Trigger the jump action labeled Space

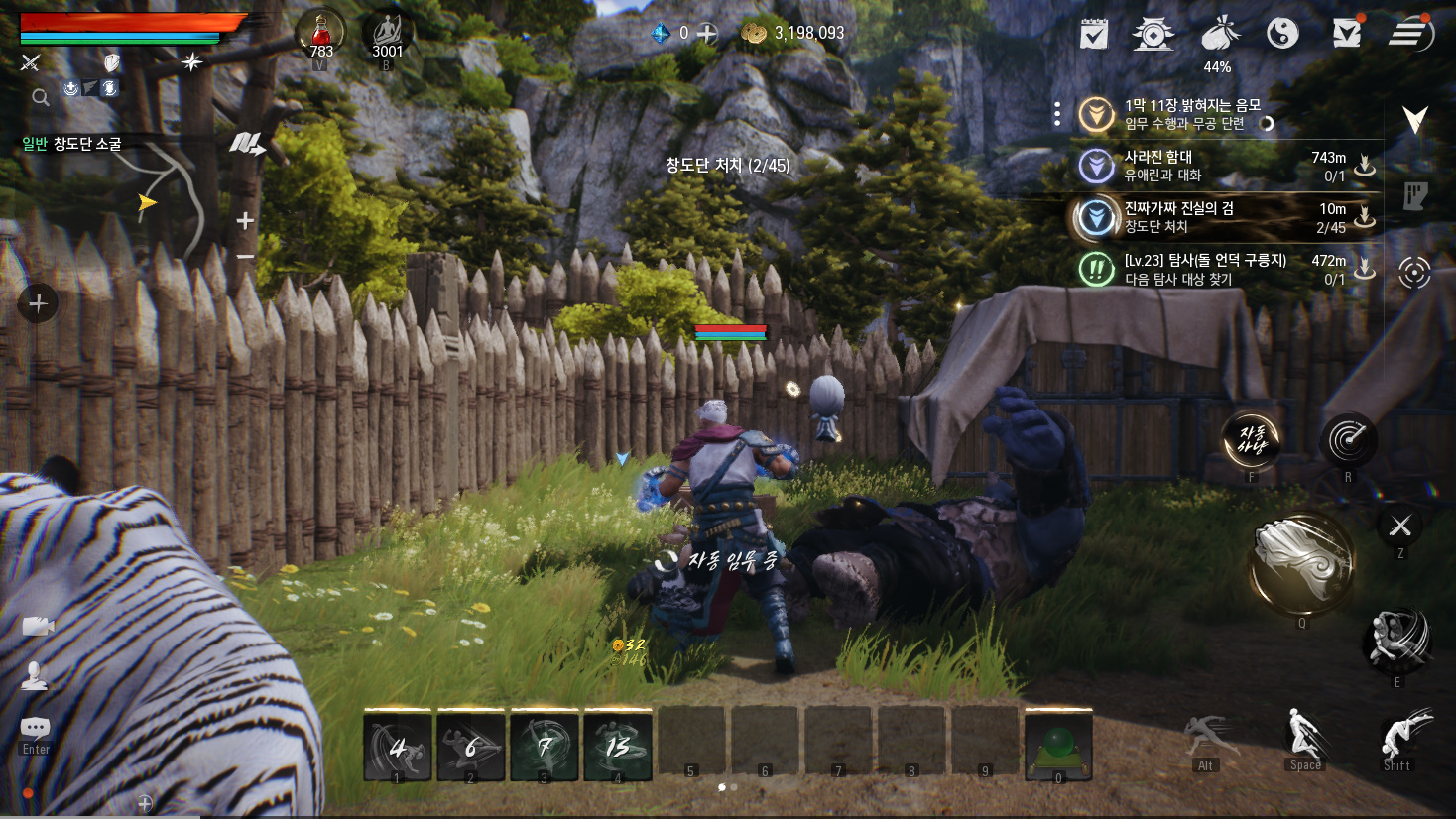(1304, 739)
